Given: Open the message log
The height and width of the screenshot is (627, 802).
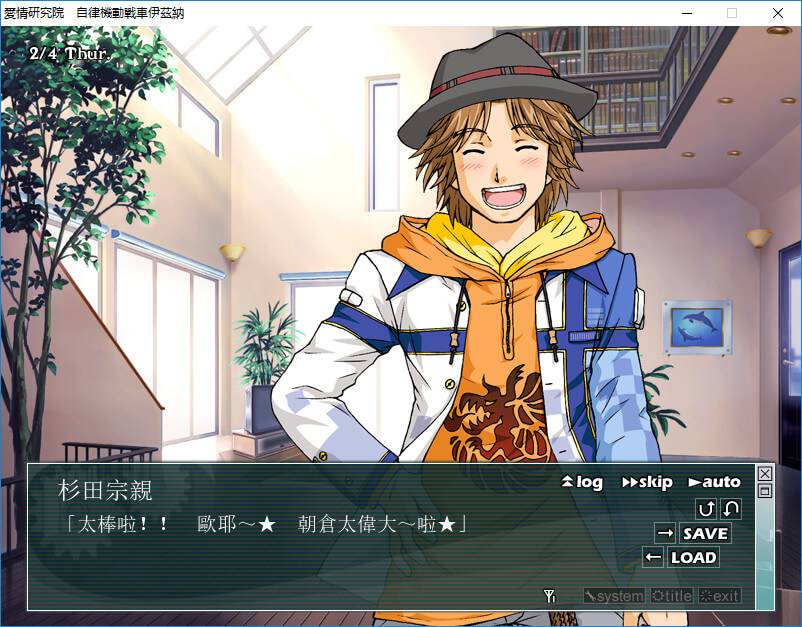Looking at the screenshot, I should pyautogui.click(x=583, y=482).
